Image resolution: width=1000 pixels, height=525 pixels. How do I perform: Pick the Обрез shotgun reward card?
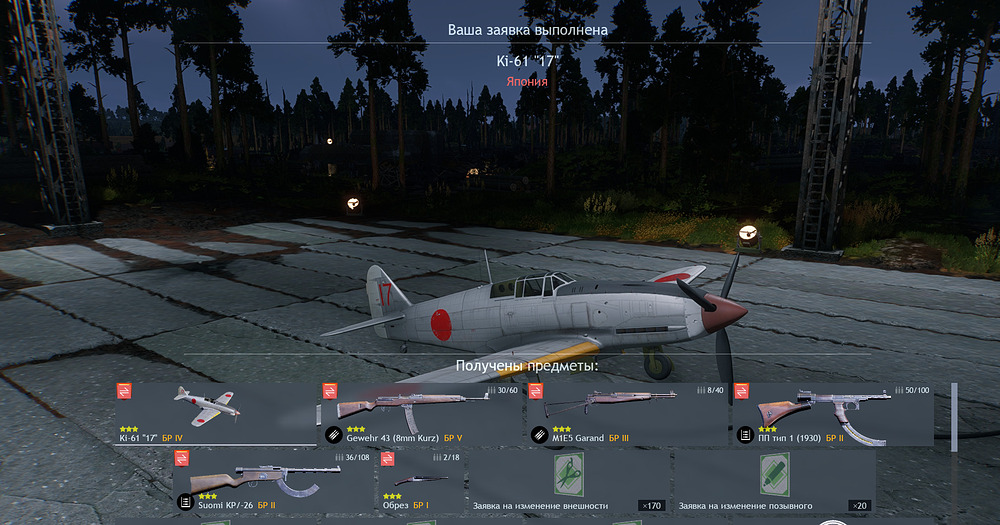421,481
